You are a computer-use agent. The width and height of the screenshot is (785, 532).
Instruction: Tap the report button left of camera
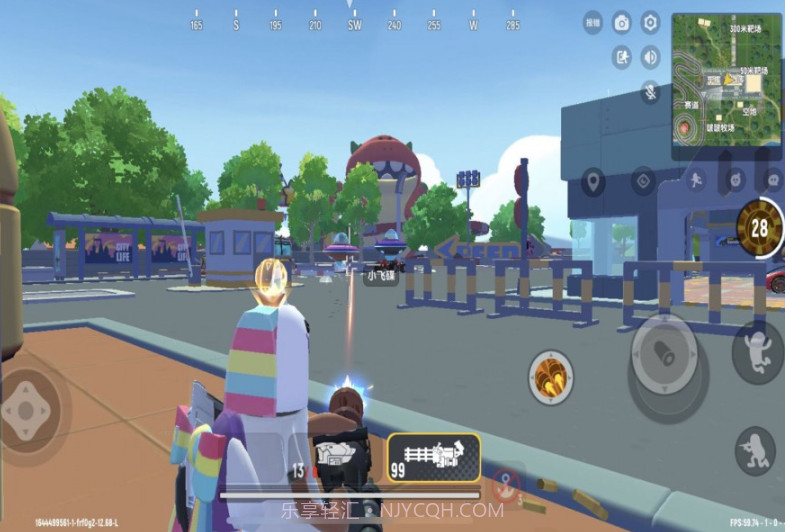[593, 22]
